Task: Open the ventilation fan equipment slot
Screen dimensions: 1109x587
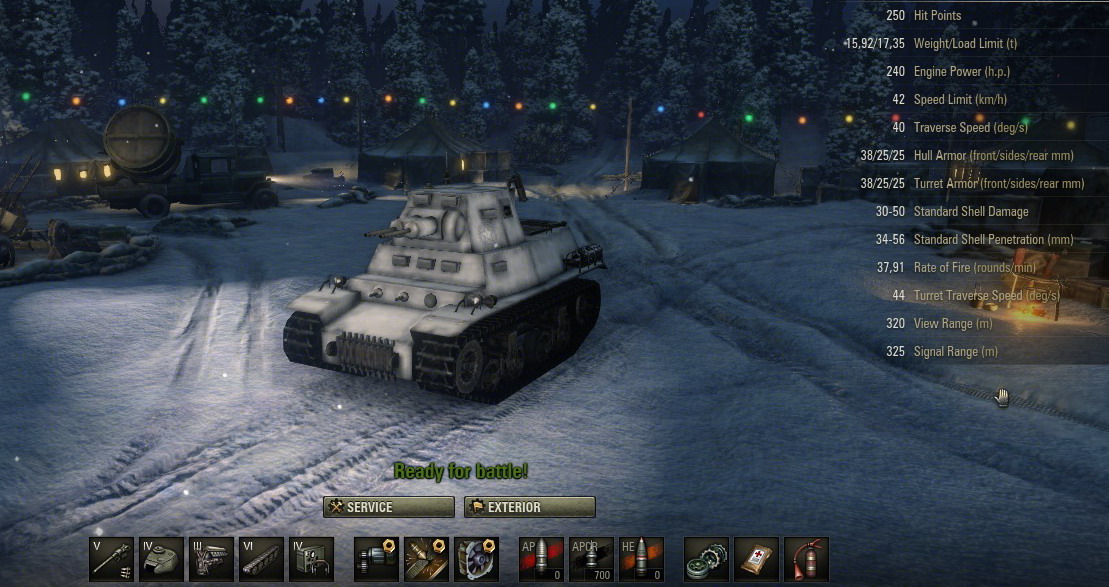Action: (x=476, y=559)
